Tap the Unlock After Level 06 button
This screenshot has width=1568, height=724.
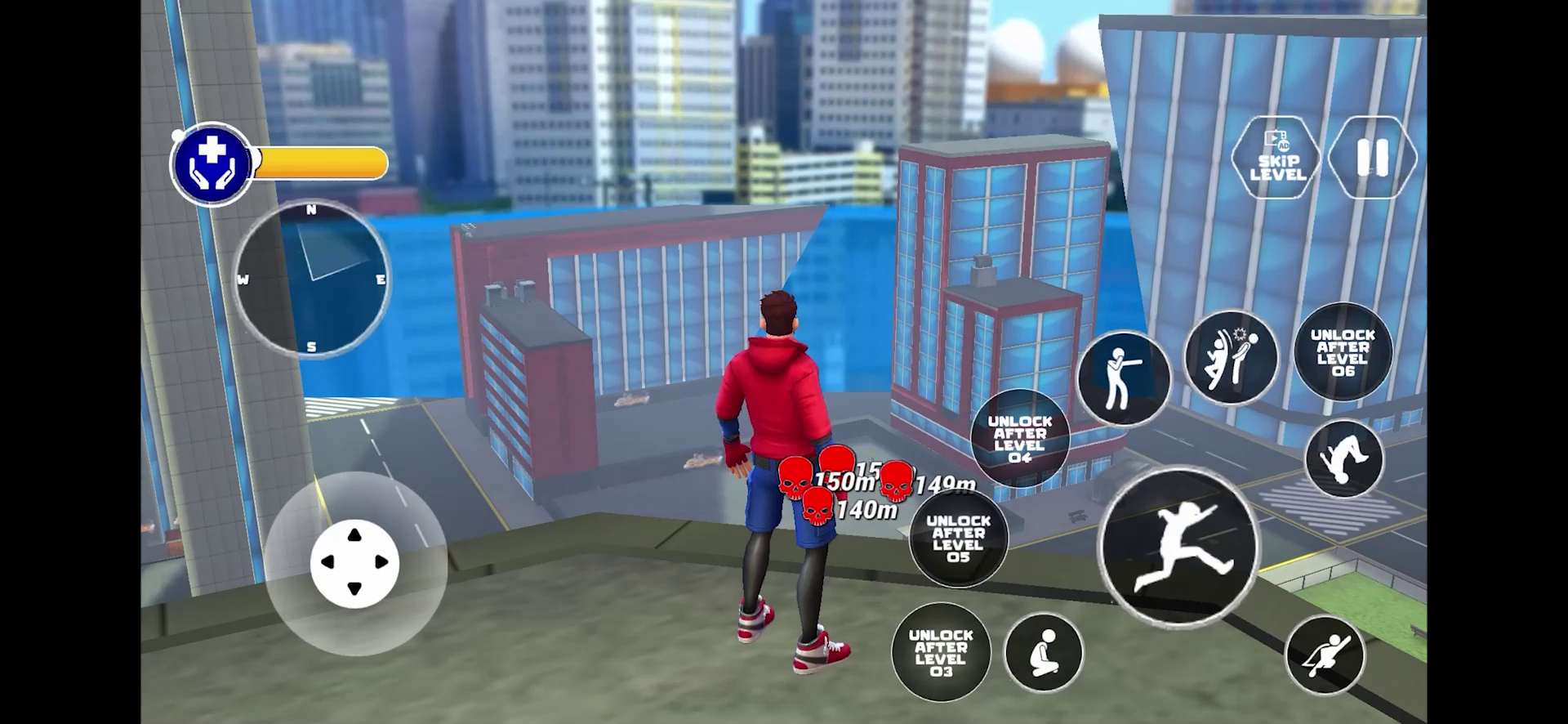[1342, 351]
